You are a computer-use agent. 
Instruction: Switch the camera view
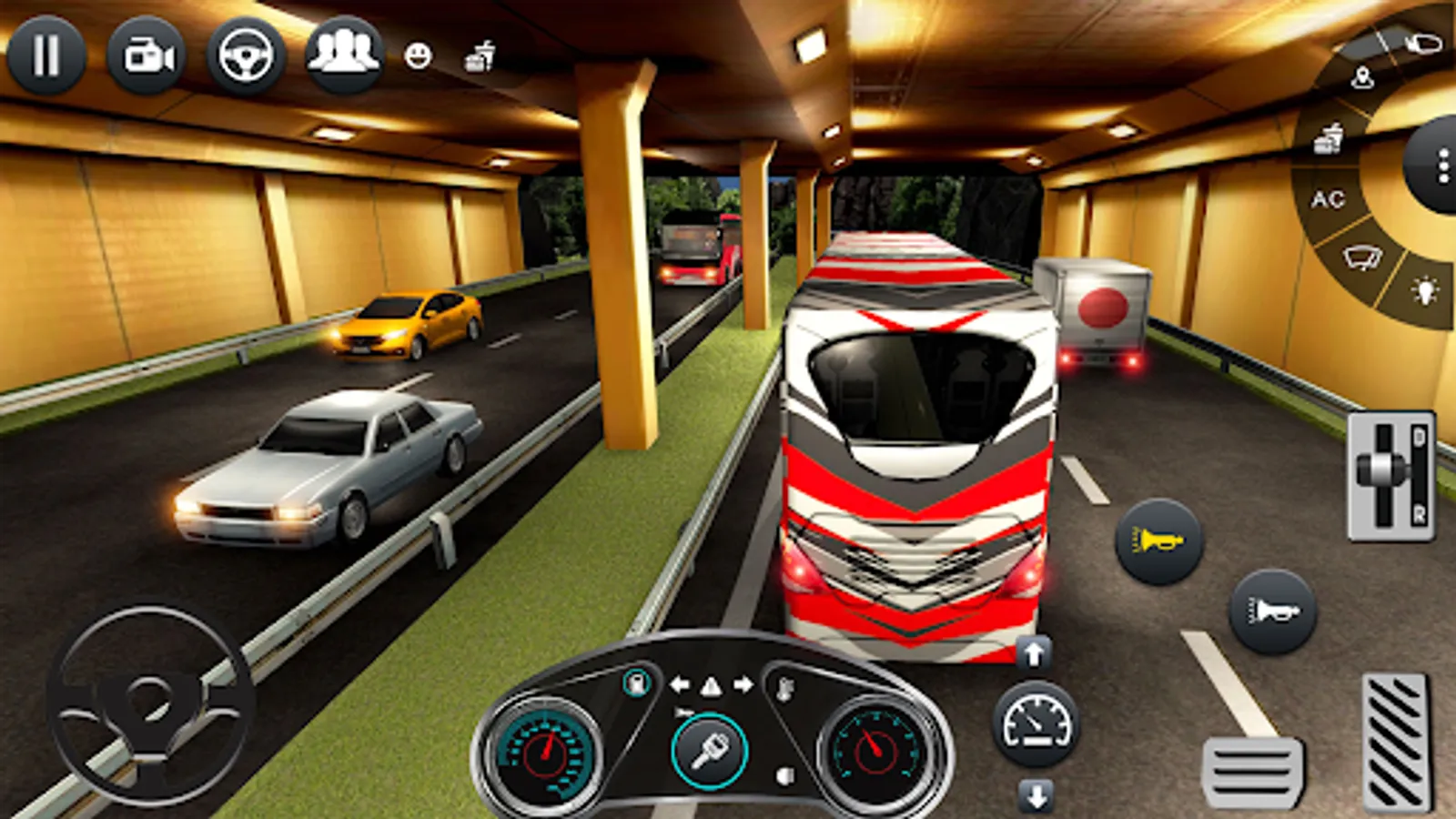[x=147, y=56]
